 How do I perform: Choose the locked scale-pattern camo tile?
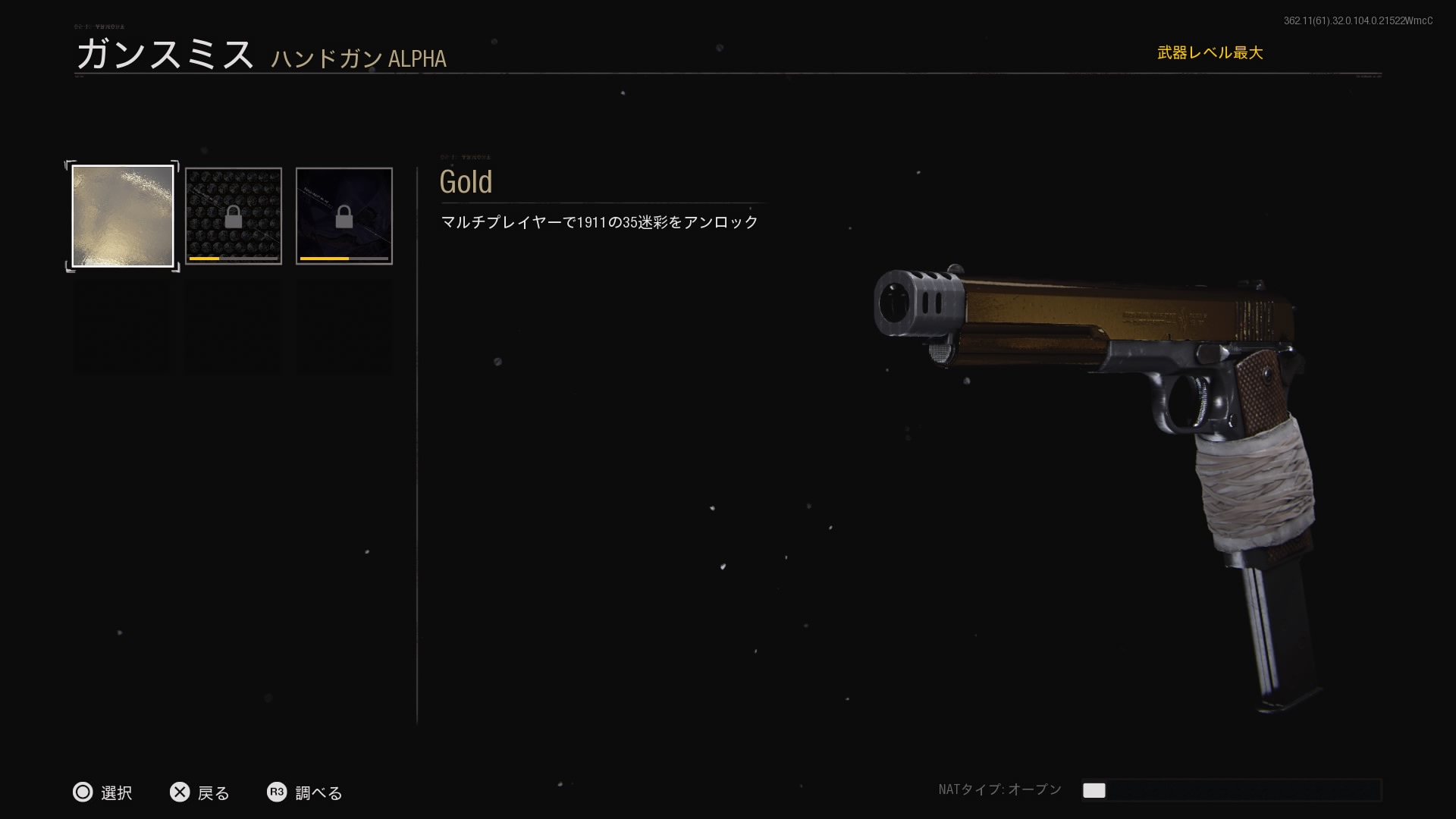(x=233, y=216)
